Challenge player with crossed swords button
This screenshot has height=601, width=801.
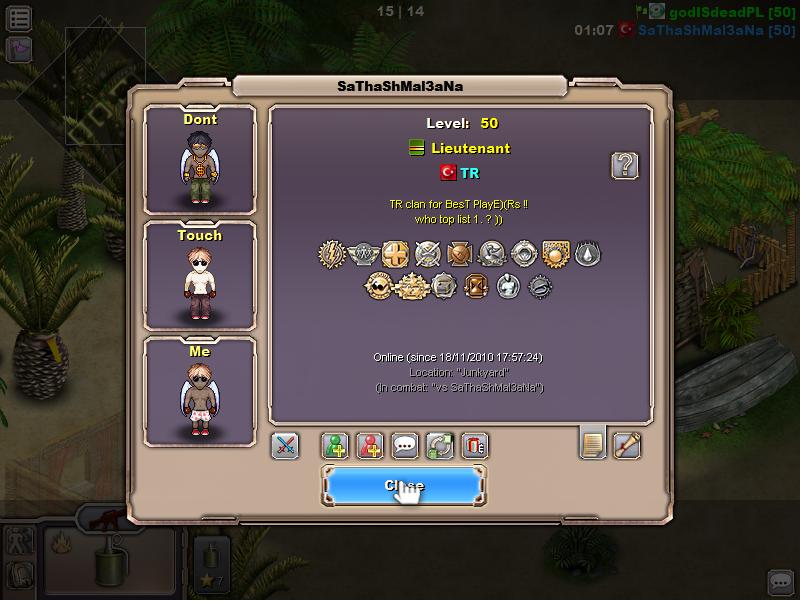pyautogui.click(x=285, y=446)
